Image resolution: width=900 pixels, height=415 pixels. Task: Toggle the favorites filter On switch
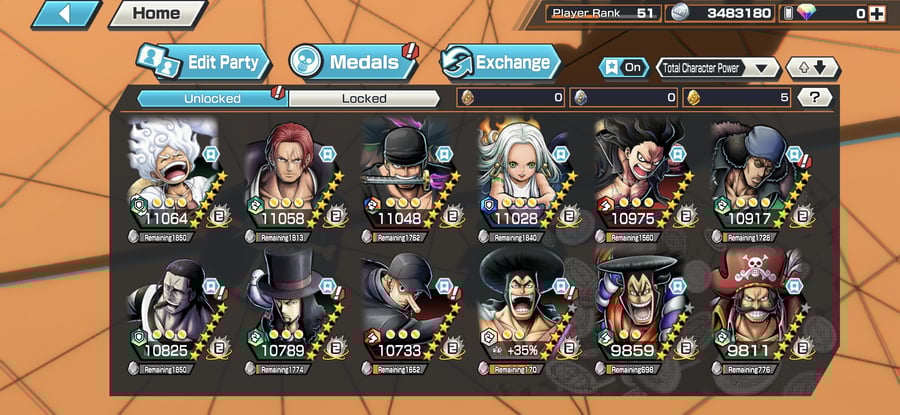click(622, 68)
